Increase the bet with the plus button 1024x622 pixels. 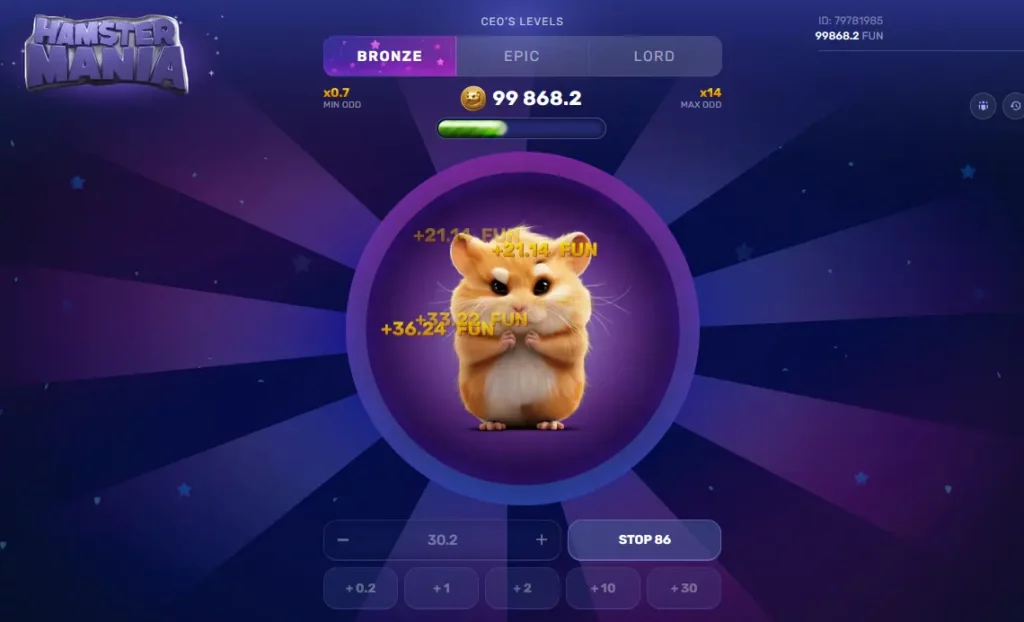[541, 540]
